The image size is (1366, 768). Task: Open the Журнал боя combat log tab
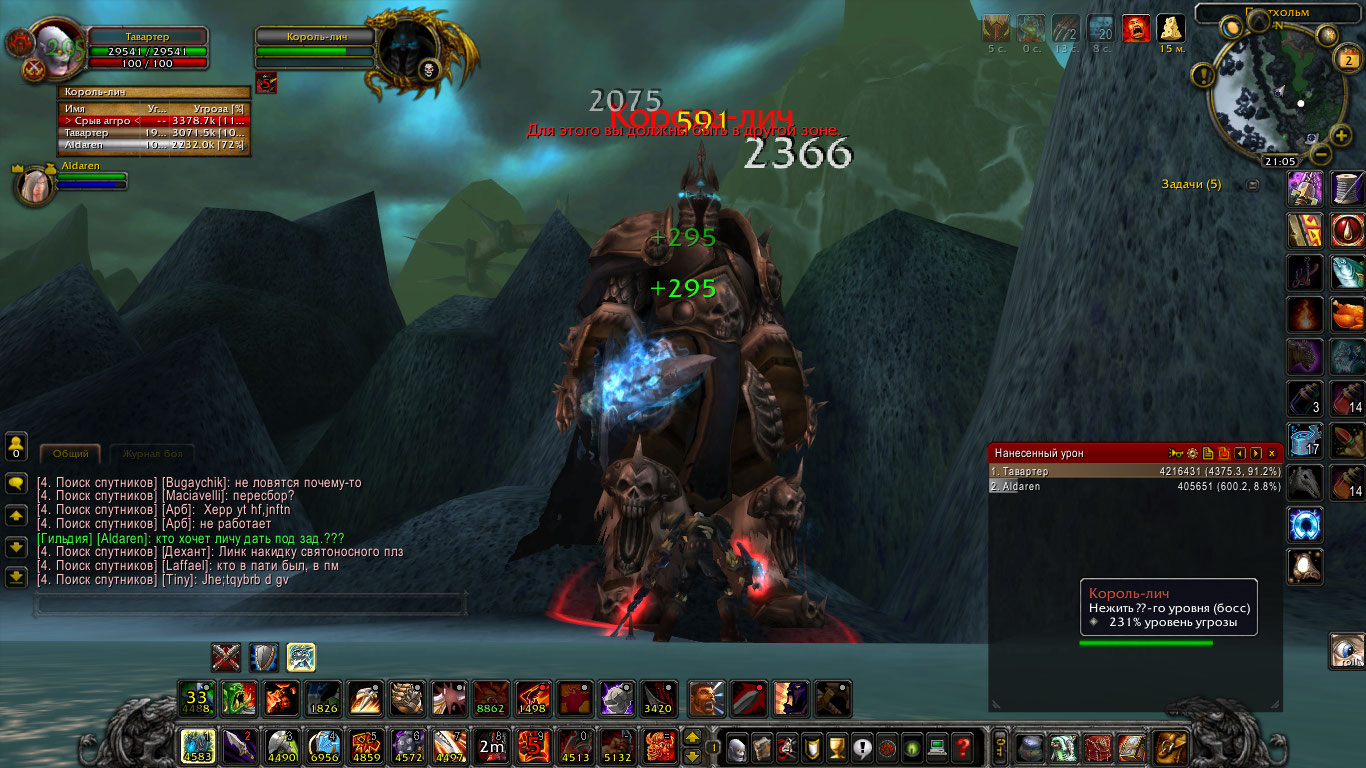point(151,454)
